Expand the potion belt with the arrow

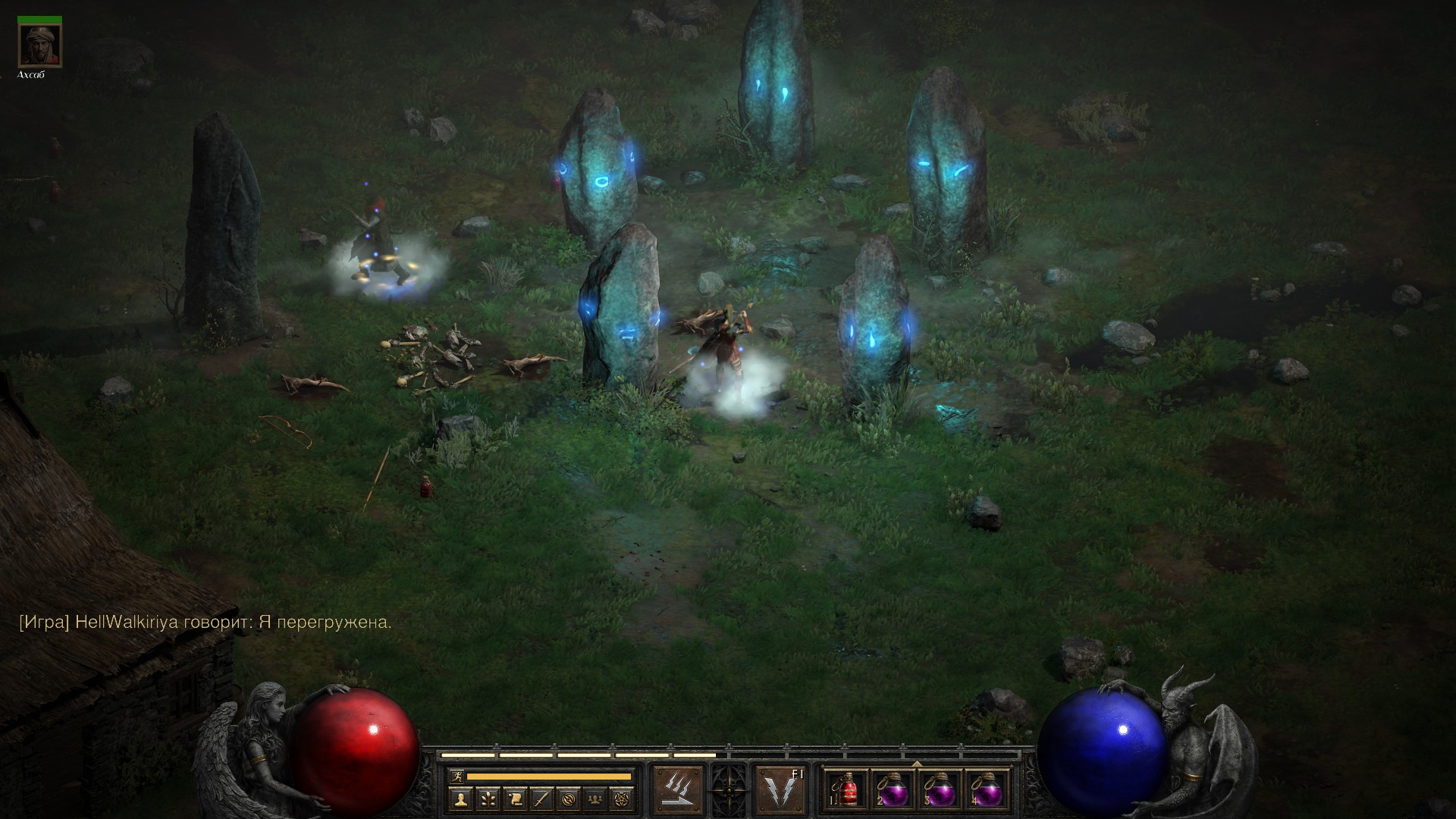click(x=916, y=764)
